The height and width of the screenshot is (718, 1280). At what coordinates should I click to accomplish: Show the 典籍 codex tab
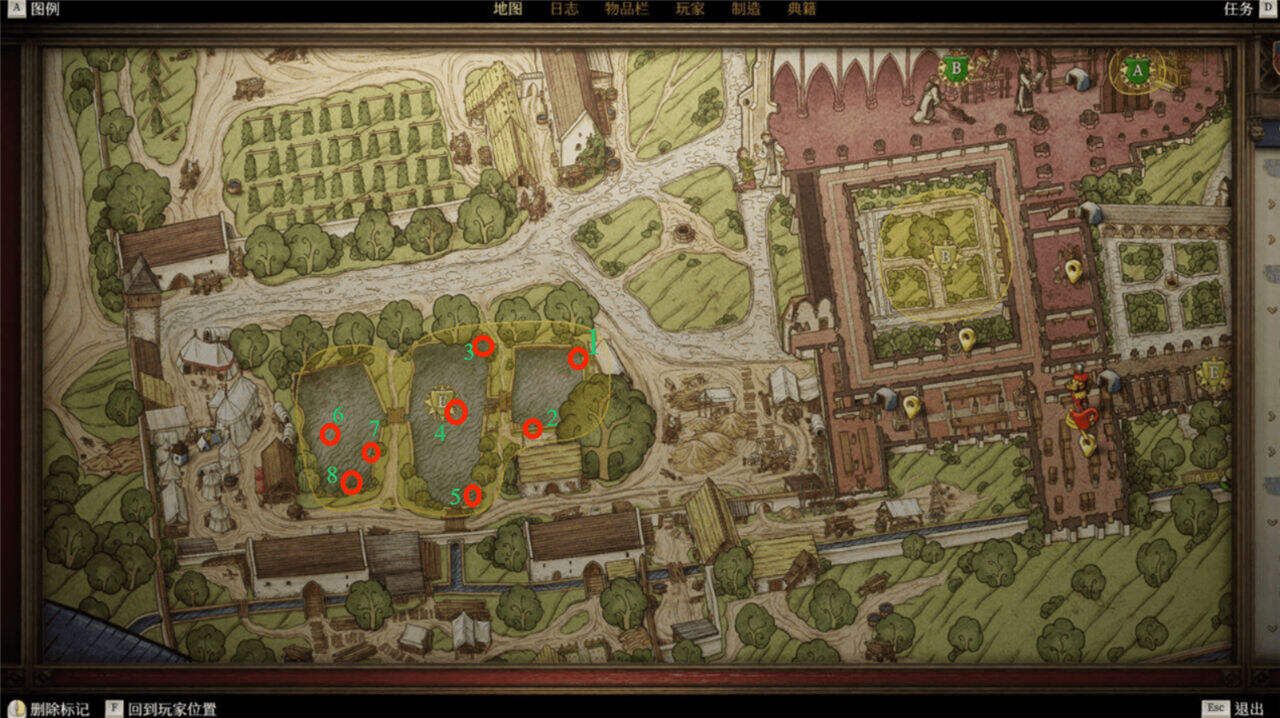802,9
